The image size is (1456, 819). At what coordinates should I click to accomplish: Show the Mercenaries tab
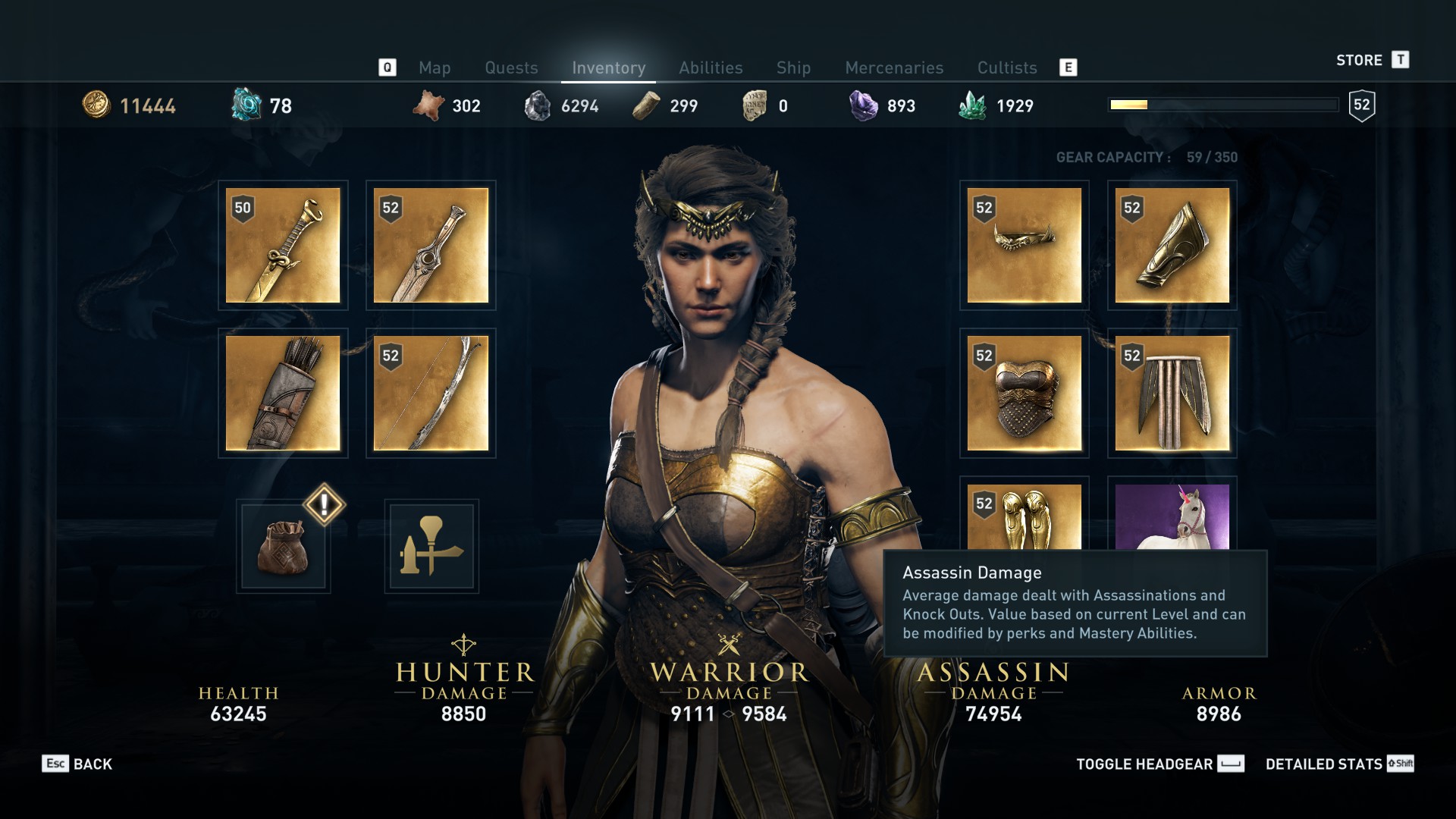coord(894,67)
